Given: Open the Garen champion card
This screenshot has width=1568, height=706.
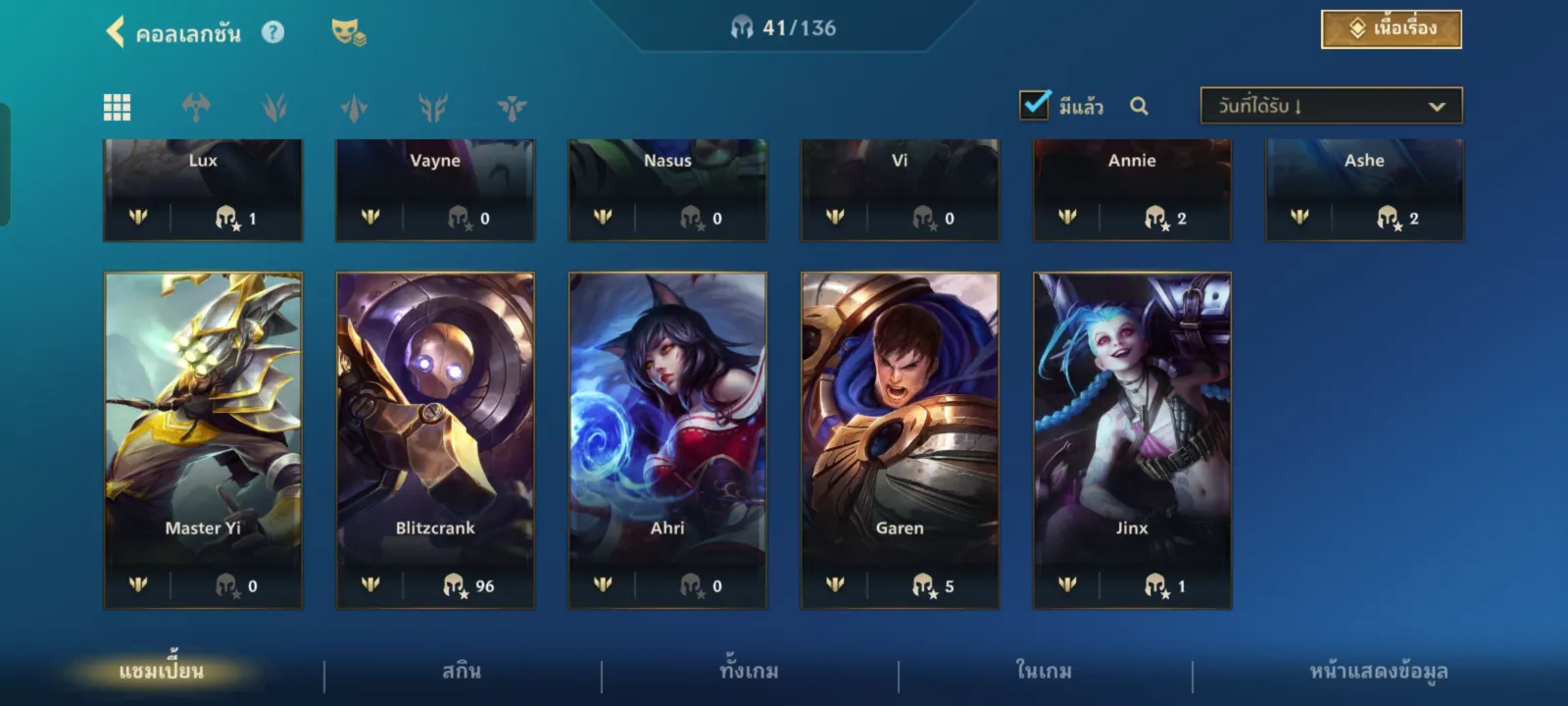Looking at the screenshot, I should pos(900,439).
